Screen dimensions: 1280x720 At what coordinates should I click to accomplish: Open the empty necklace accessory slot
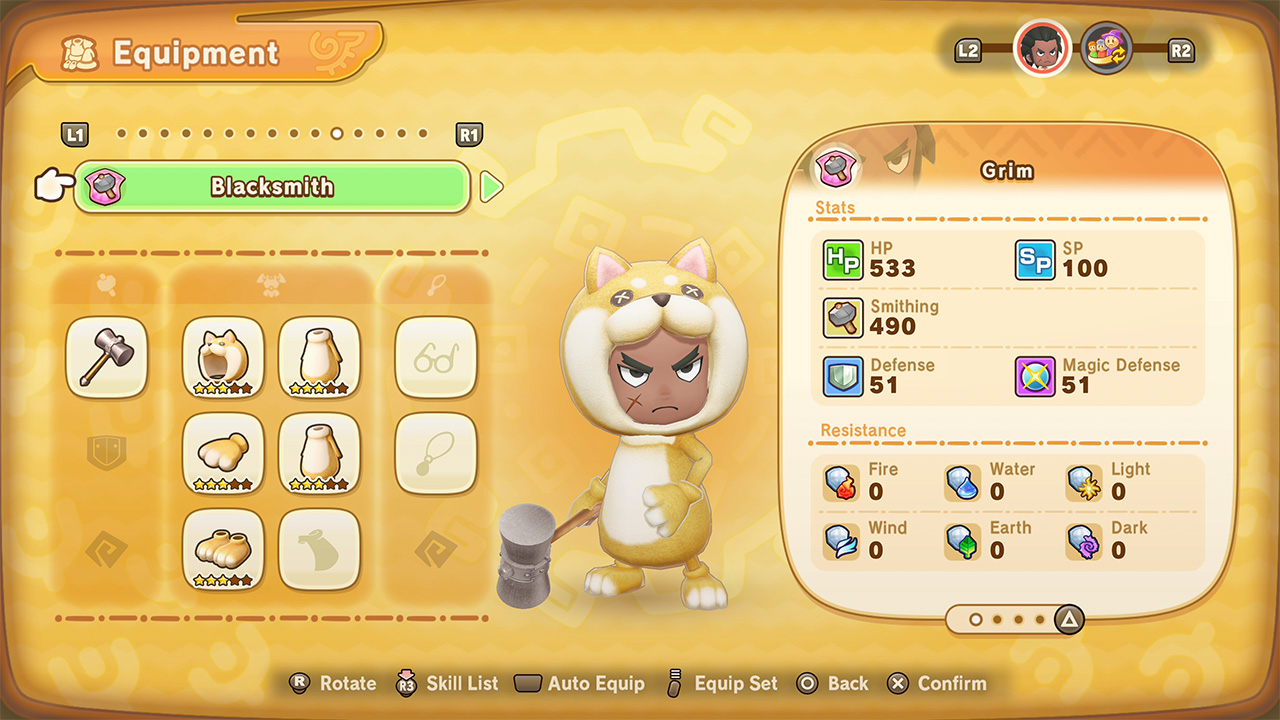click(436, 453)
